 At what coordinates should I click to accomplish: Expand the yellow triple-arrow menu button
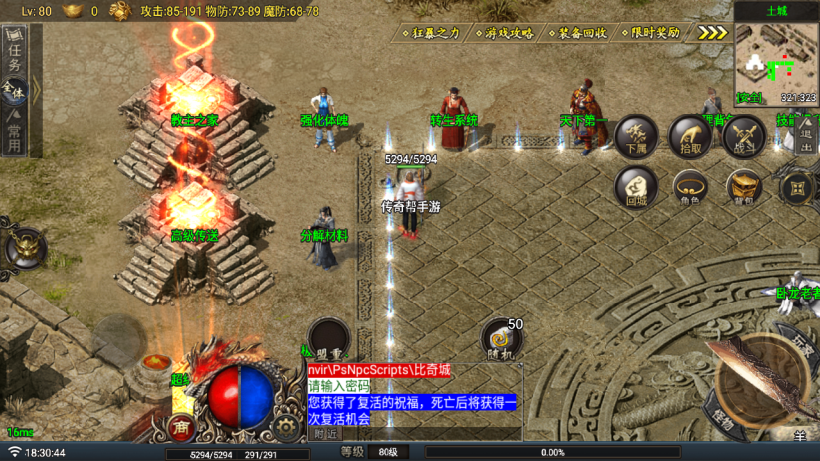click(x=712, y=32)
